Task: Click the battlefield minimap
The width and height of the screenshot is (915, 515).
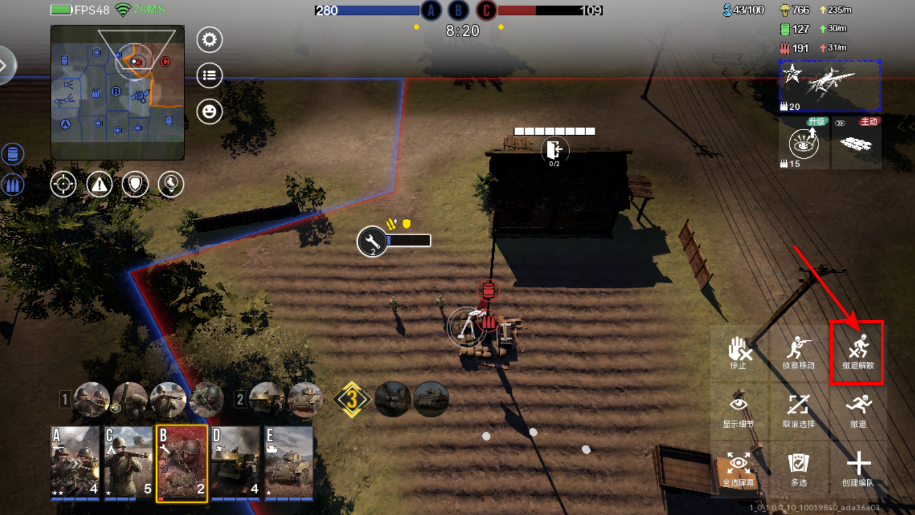Action: click(118, 93)
